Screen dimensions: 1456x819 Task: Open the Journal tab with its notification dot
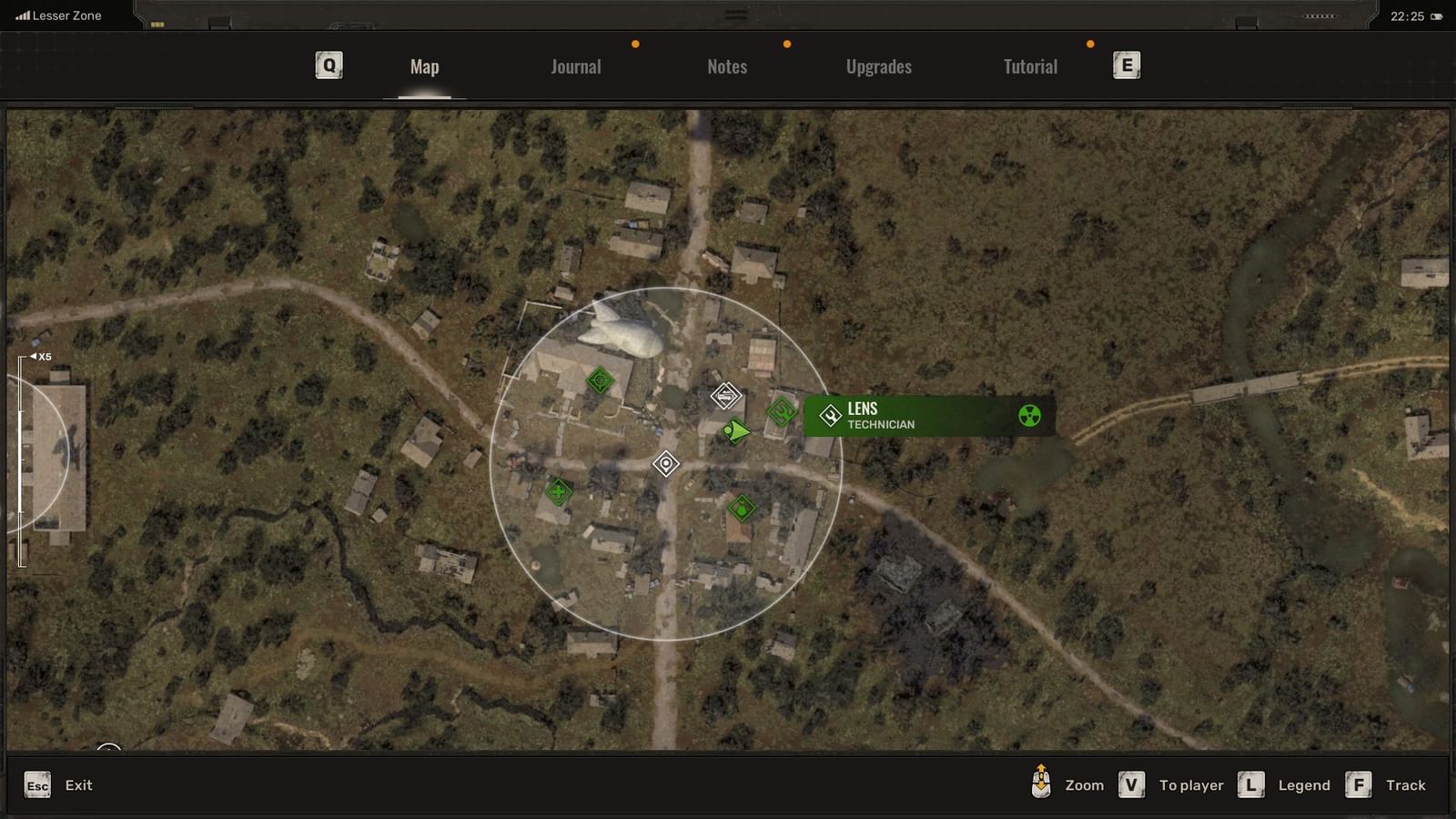click(574, 66)
